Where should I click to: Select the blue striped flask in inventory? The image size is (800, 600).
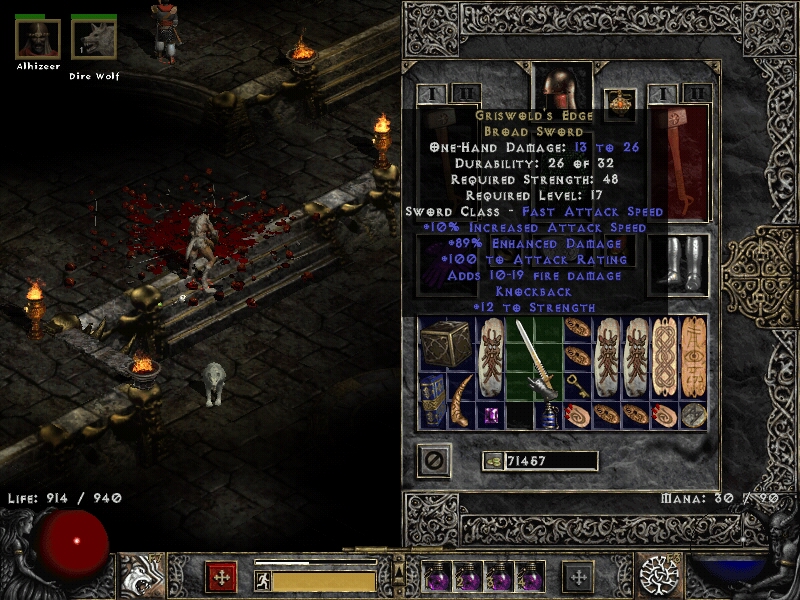tap(550, 416)
